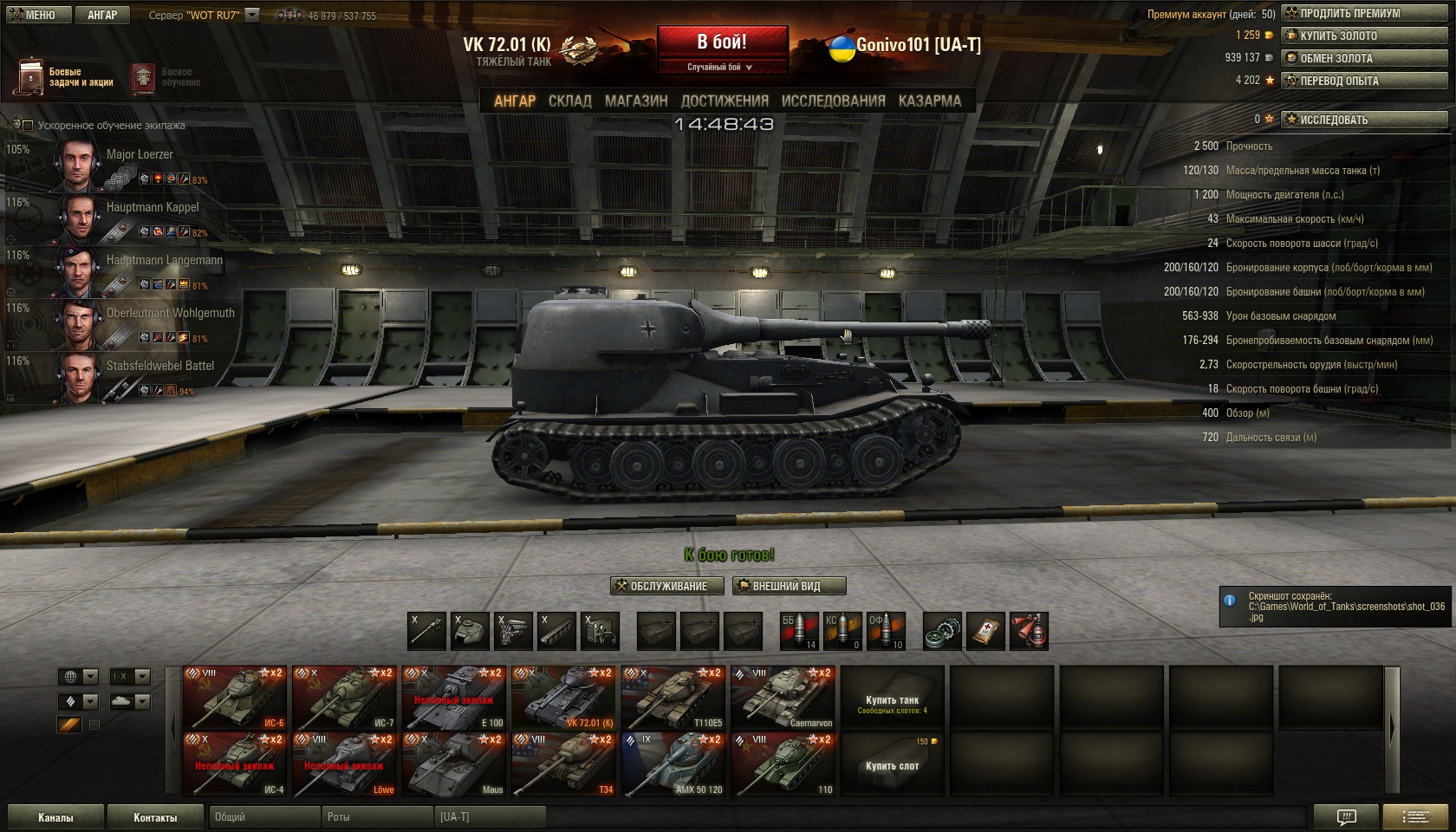Open Каналы chat channels
The height and width of the screenshot is (832, 1456).
pyautogui.click(x=55, y=817)
